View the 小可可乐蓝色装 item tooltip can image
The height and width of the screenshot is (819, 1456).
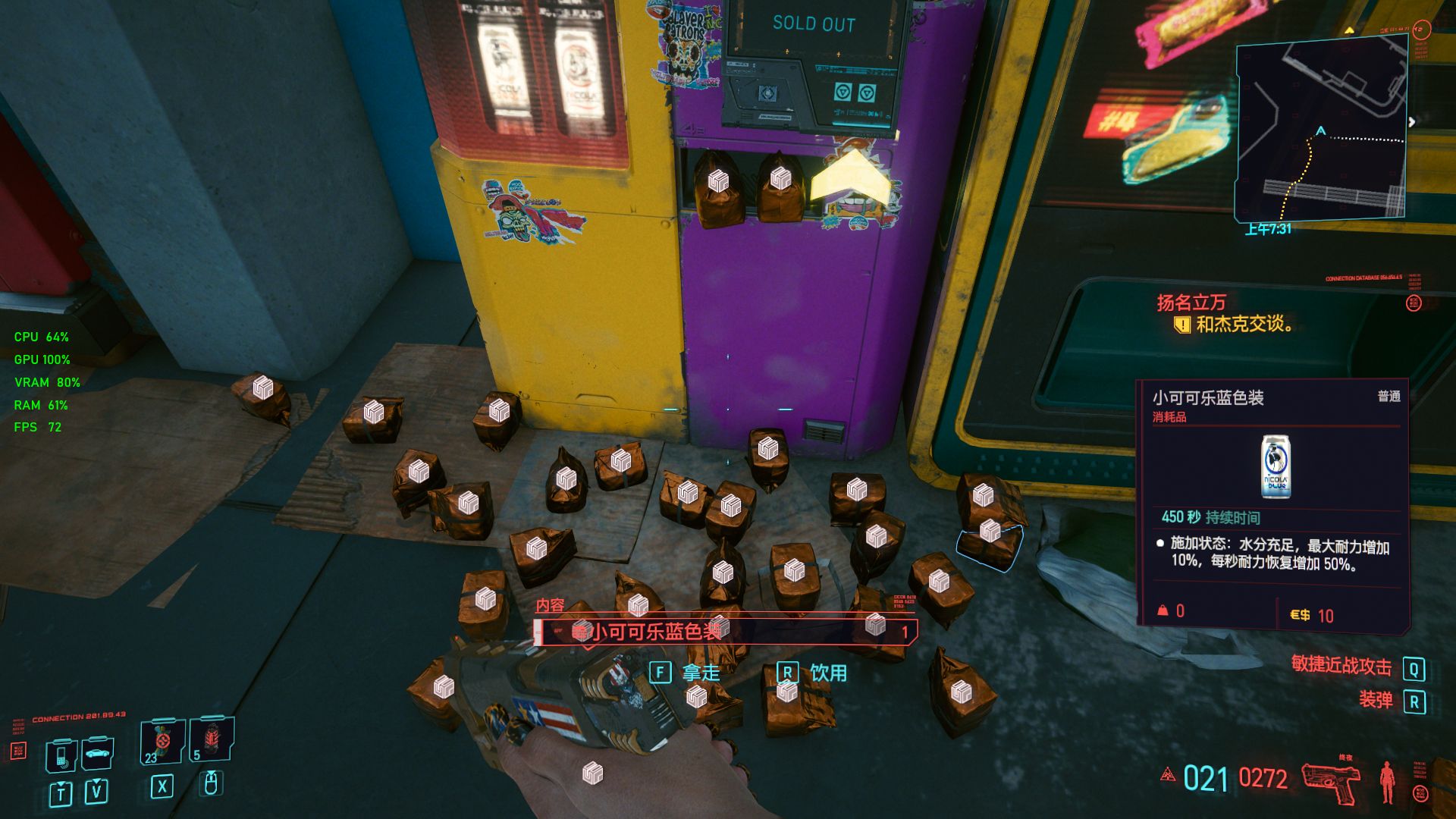pos(1276,466)
